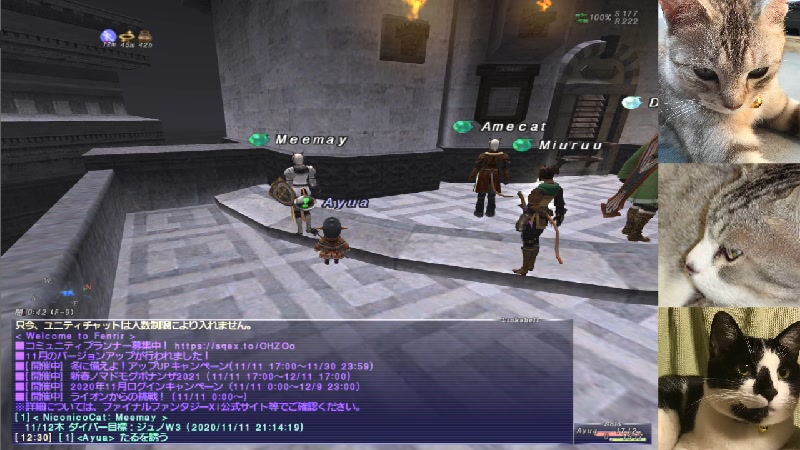Click the blue crystal status effect icon
Image resolution: width=800 pixels, height=450 pixels.
pos(108,35)
